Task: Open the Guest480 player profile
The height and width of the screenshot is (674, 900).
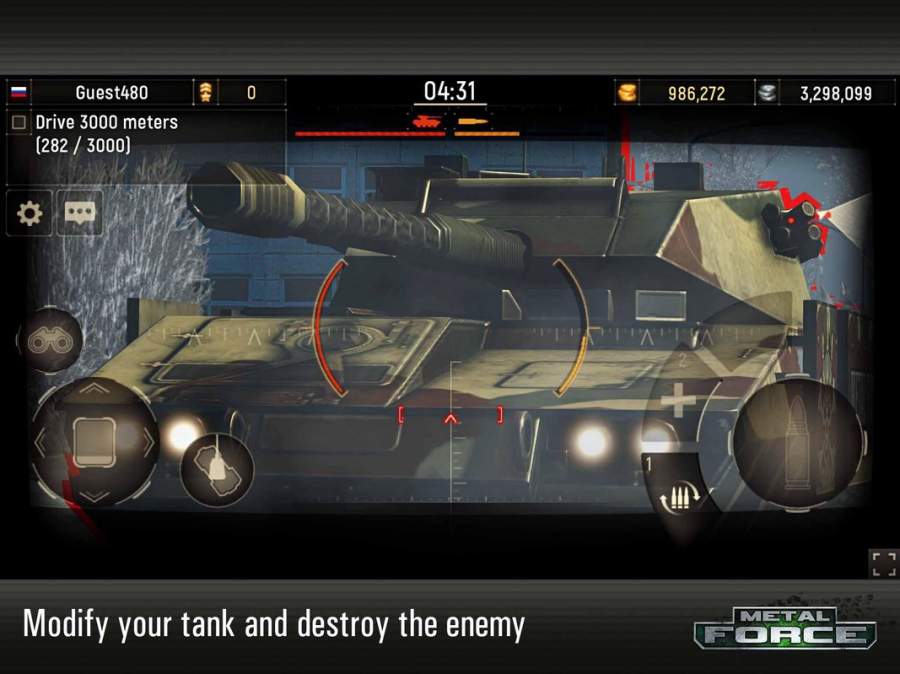Action: (111, 92)
